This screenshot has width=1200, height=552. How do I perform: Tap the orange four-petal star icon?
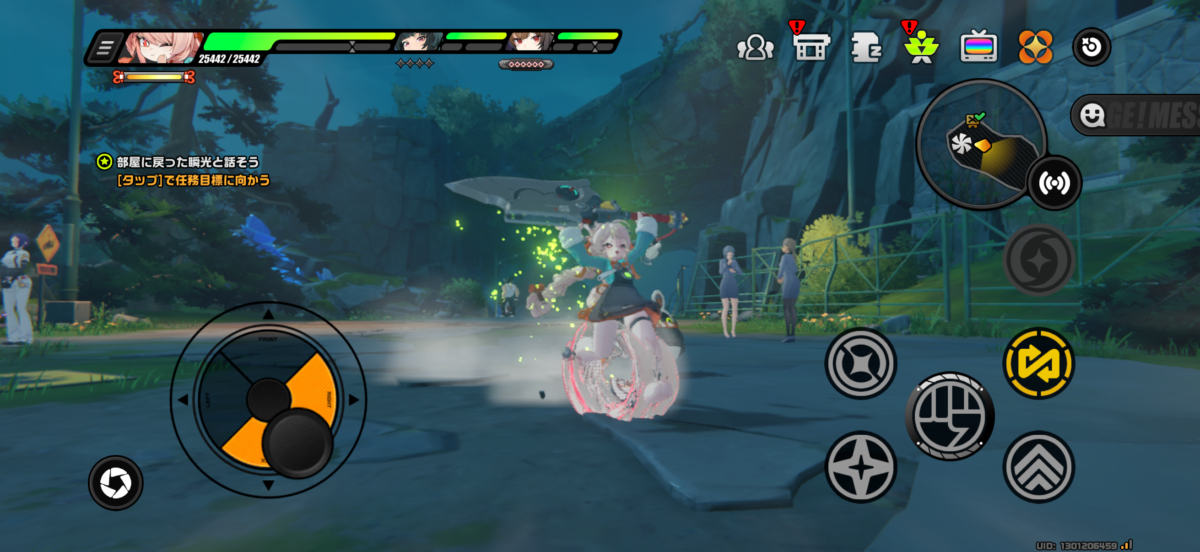[x=1035, y=47]
